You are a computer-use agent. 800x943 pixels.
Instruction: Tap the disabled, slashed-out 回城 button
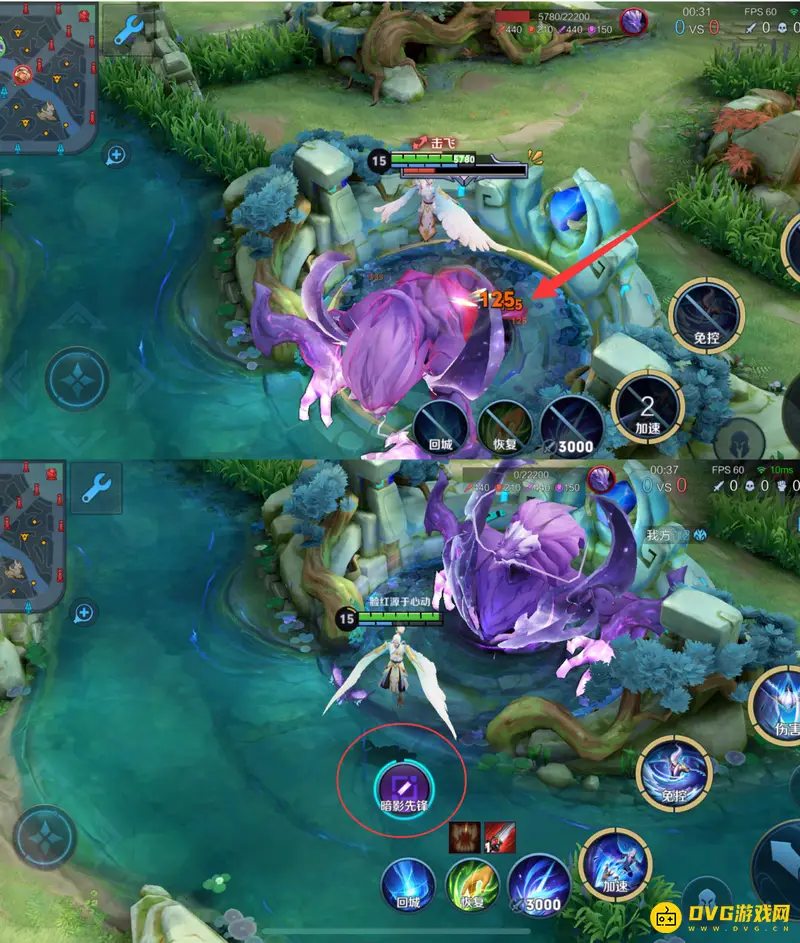pos(441,425)
